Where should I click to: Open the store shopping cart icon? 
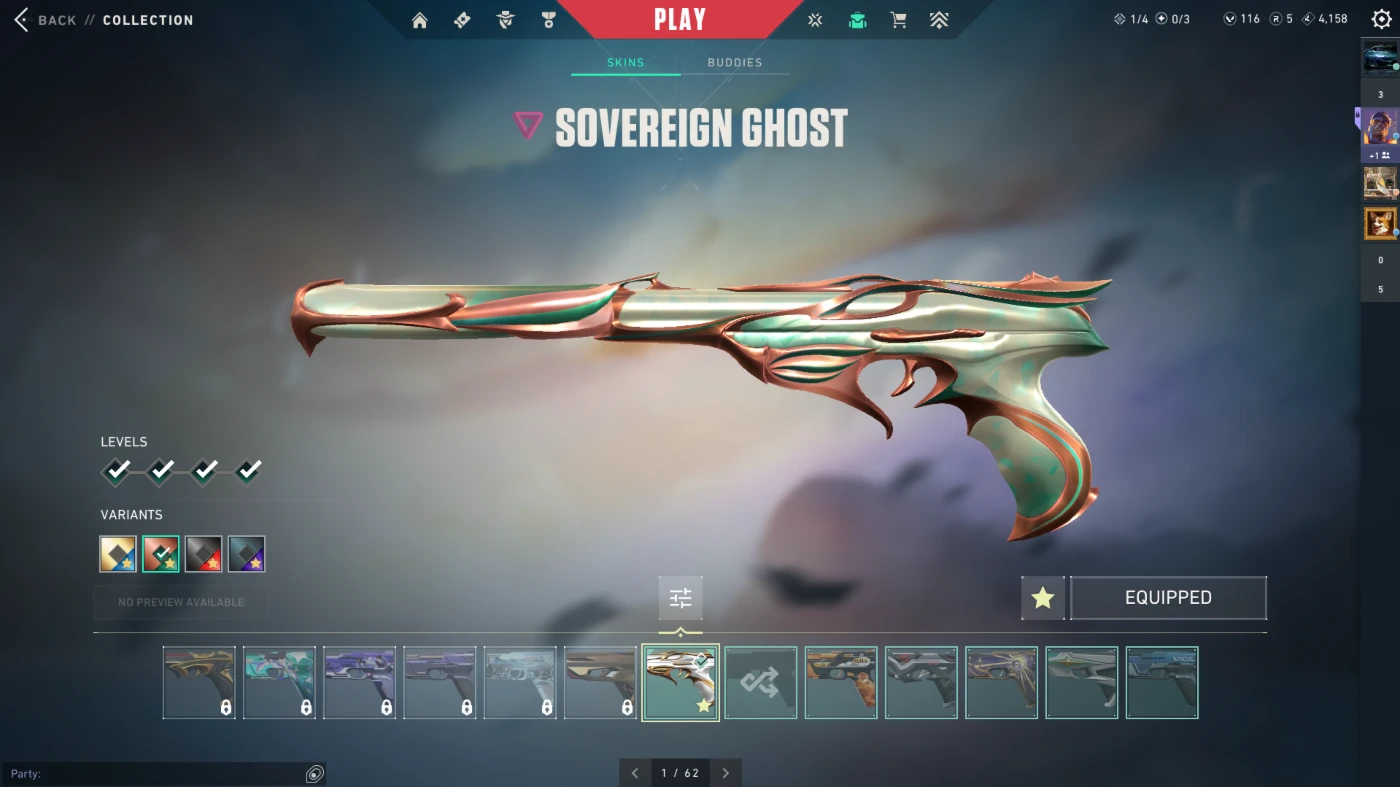(x=898, y=20)
